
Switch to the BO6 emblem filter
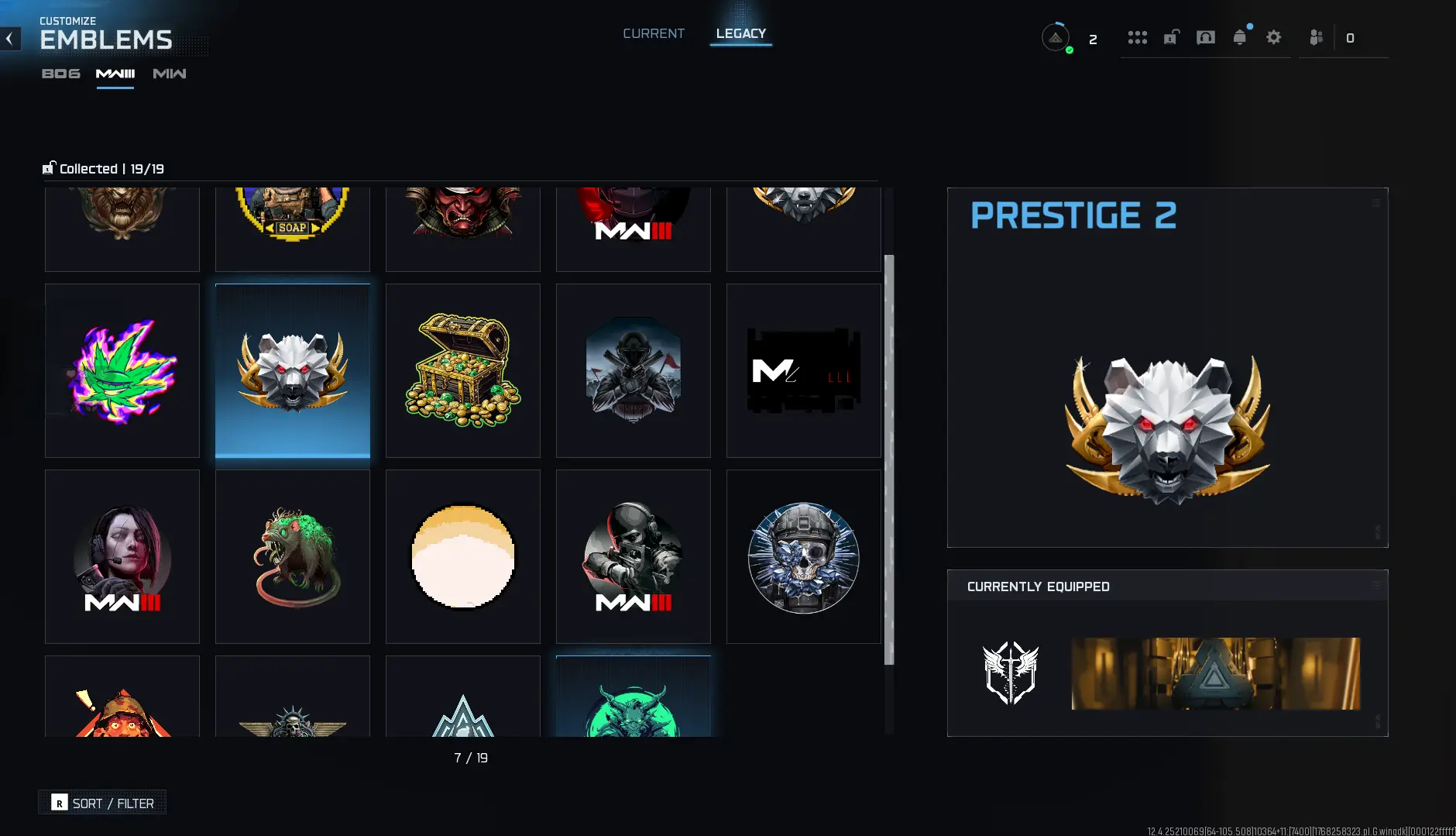coord(60,74)
